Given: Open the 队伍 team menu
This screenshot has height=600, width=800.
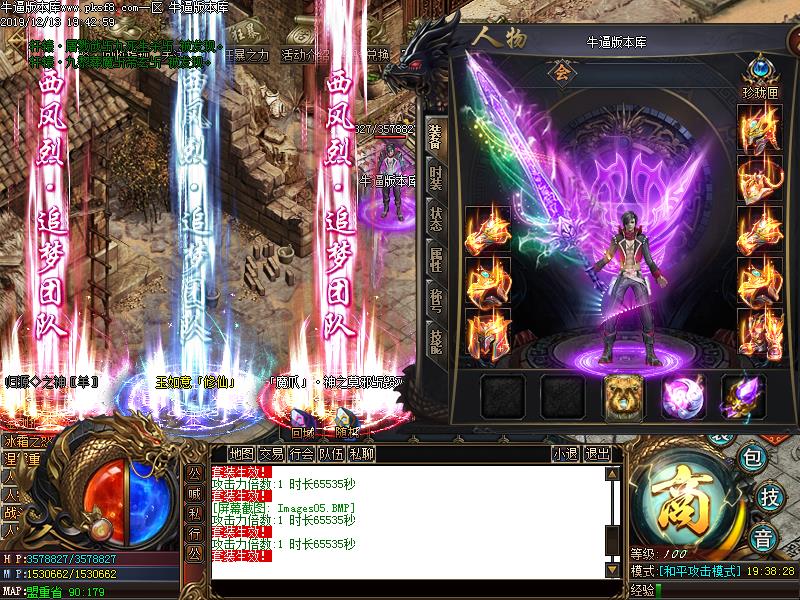Looking at the screenshot, I should (x=332, y=454).
